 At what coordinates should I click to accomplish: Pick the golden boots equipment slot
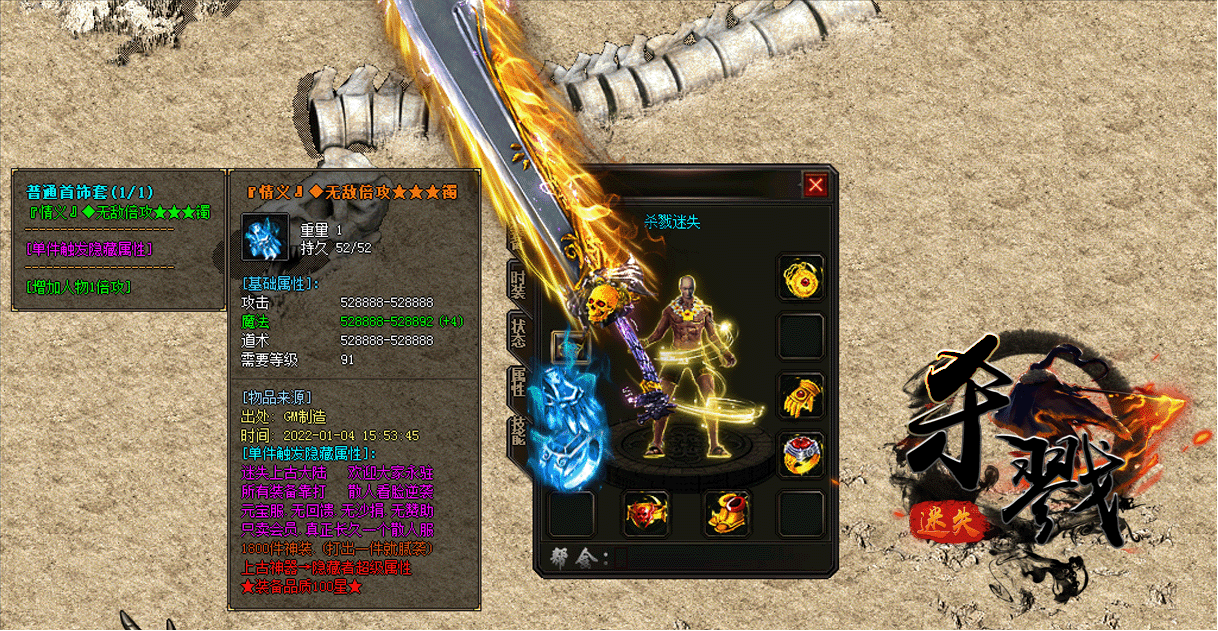click(x=728, y=514)
